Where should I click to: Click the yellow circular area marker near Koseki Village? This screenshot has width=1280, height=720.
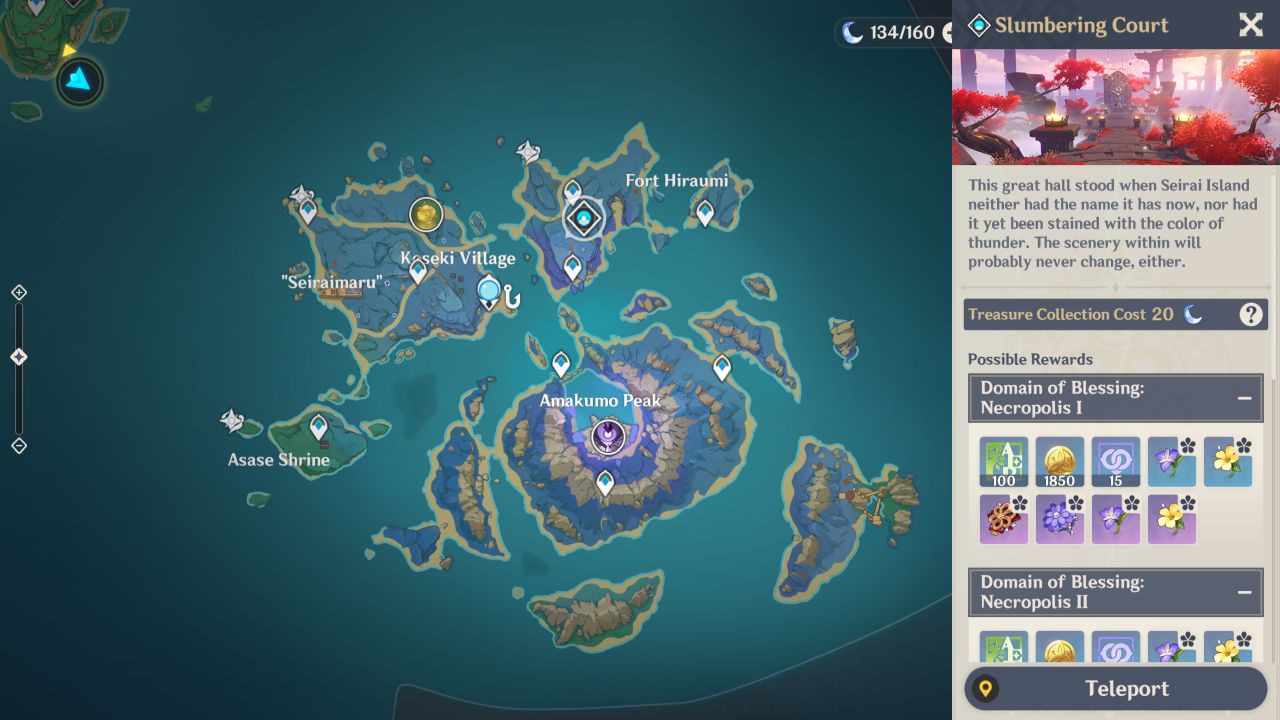point(426,214)
